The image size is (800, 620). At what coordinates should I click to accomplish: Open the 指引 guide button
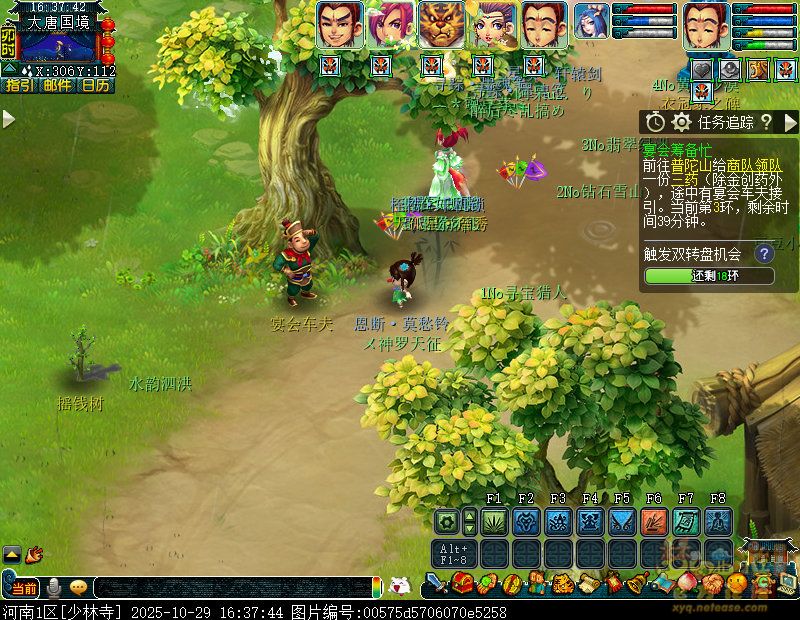(x=19, y=86)
